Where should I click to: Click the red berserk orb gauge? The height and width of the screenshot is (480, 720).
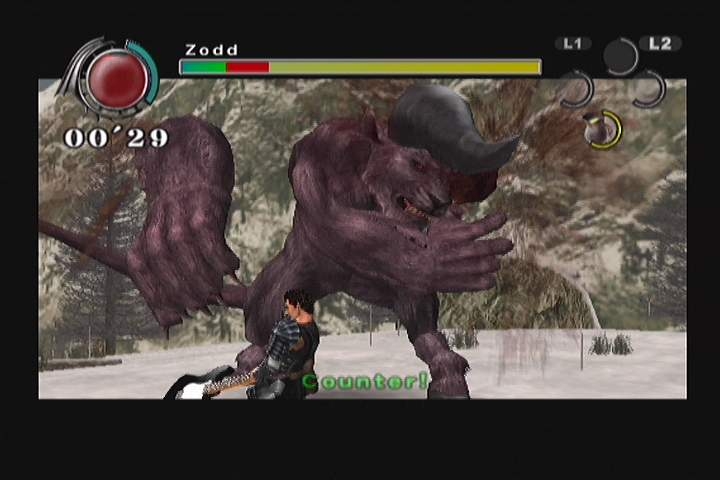pos(118,80)
